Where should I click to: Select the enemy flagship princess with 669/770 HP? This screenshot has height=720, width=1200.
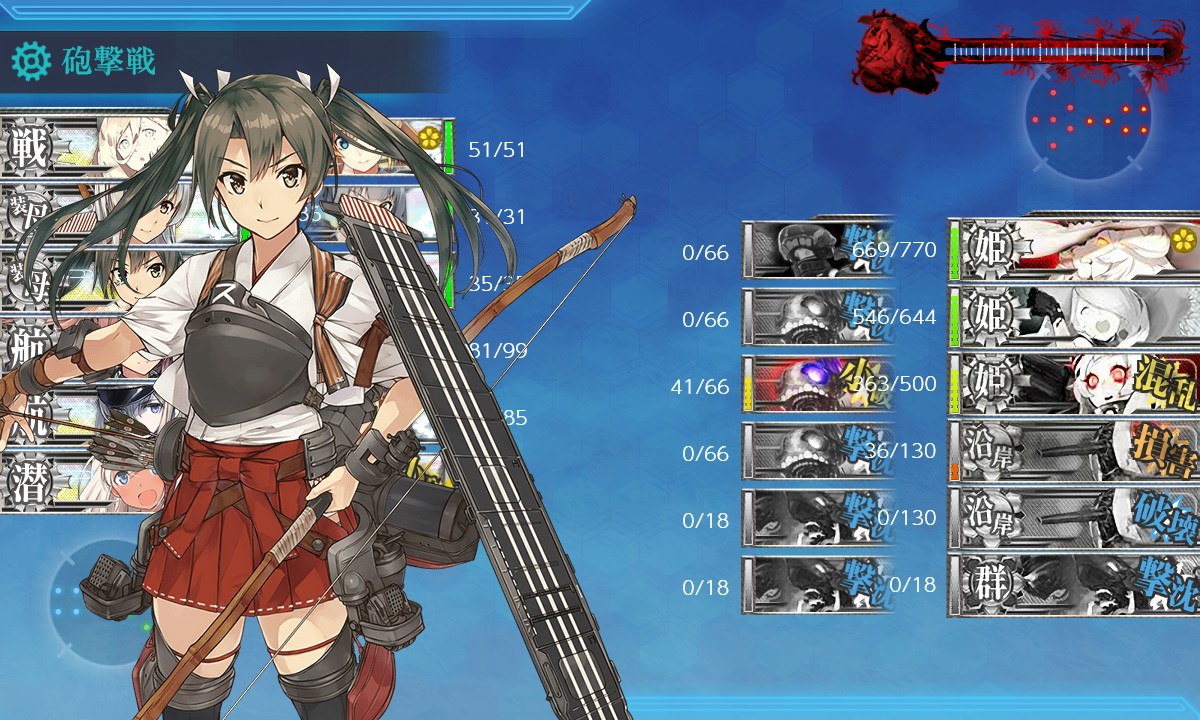click(x=1075, y=248)
